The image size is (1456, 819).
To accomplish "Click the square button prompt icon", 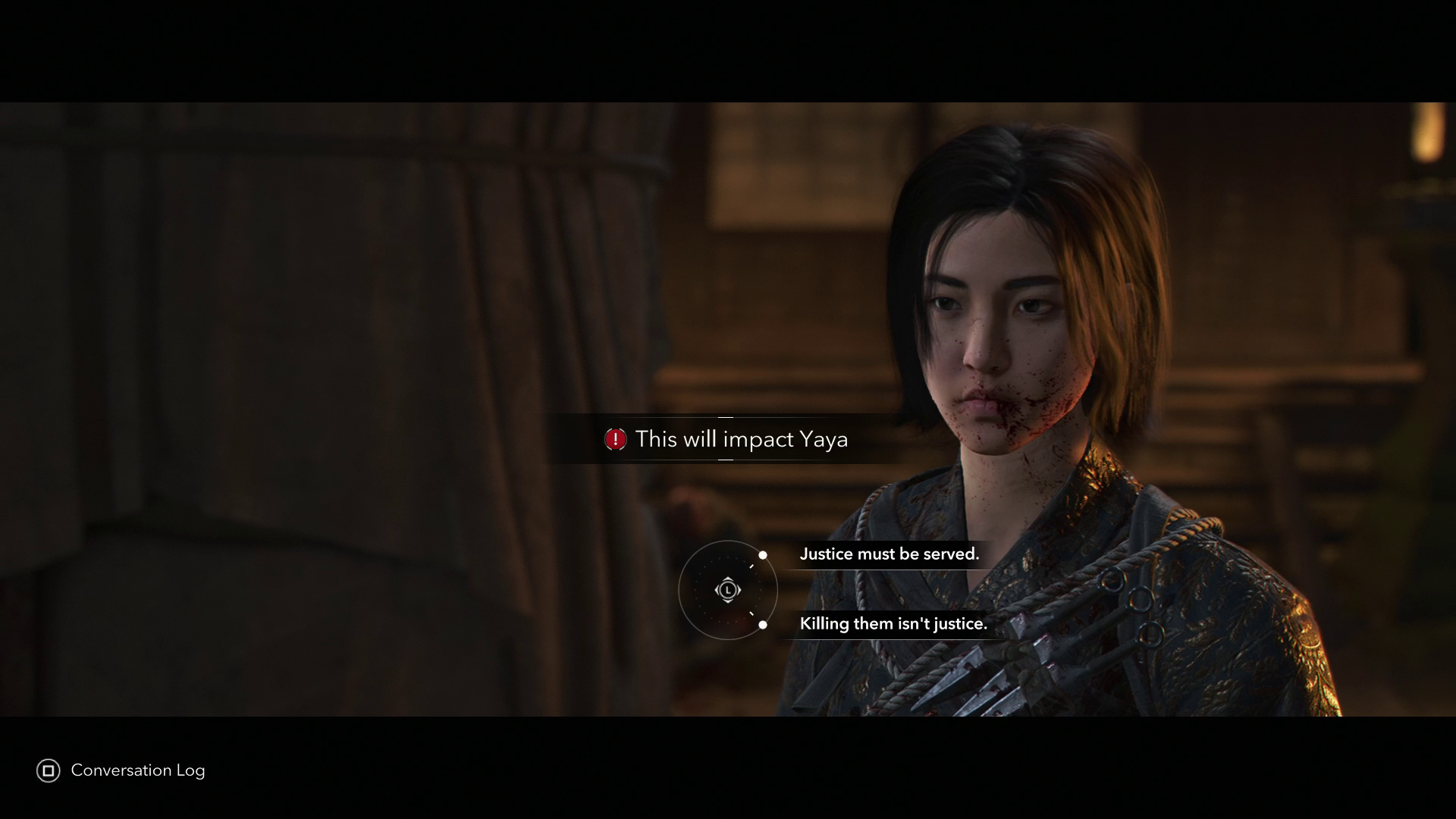I will (x=50, y=770).
